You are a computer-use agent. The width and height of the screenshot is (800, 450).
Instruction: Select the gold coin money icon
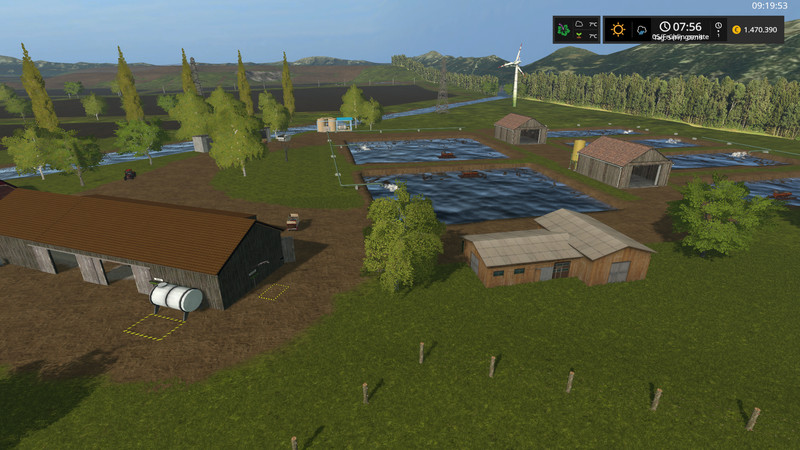[736, 30]
